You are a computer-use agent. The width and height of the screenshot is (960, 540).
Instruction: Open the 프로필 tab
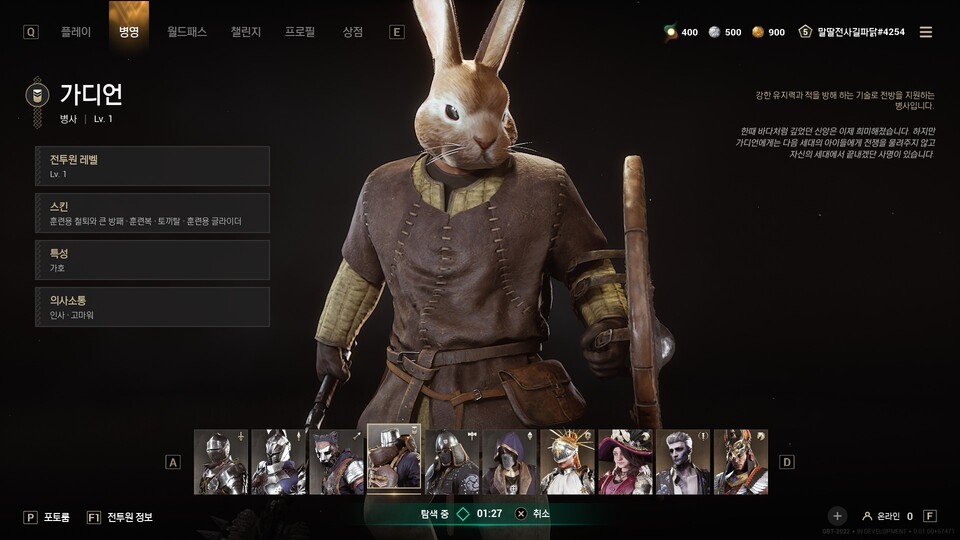pyautogui.click(x=299, y=32)
